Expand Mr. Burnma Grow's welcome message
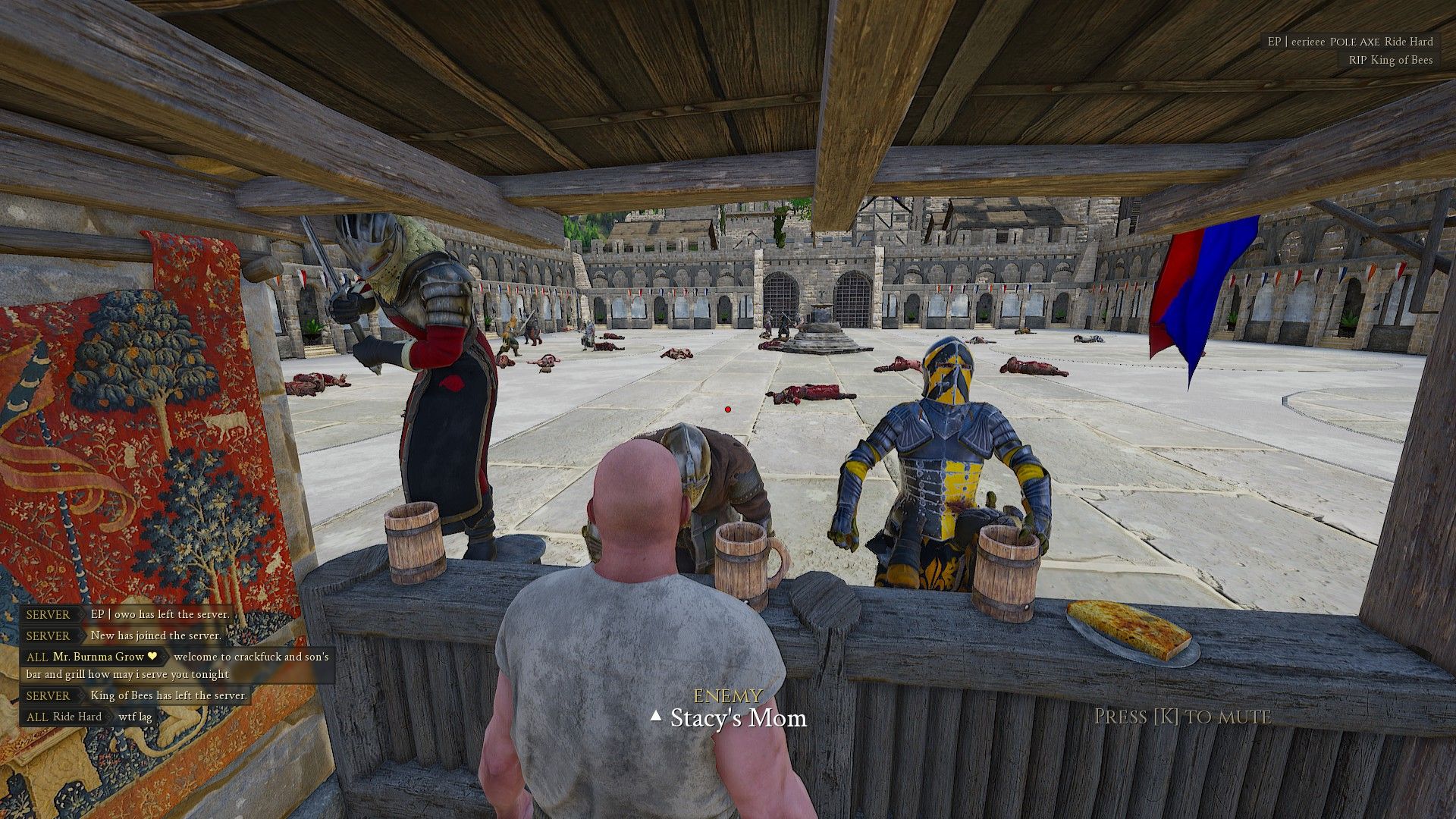1456x819 pixels. 249,657
